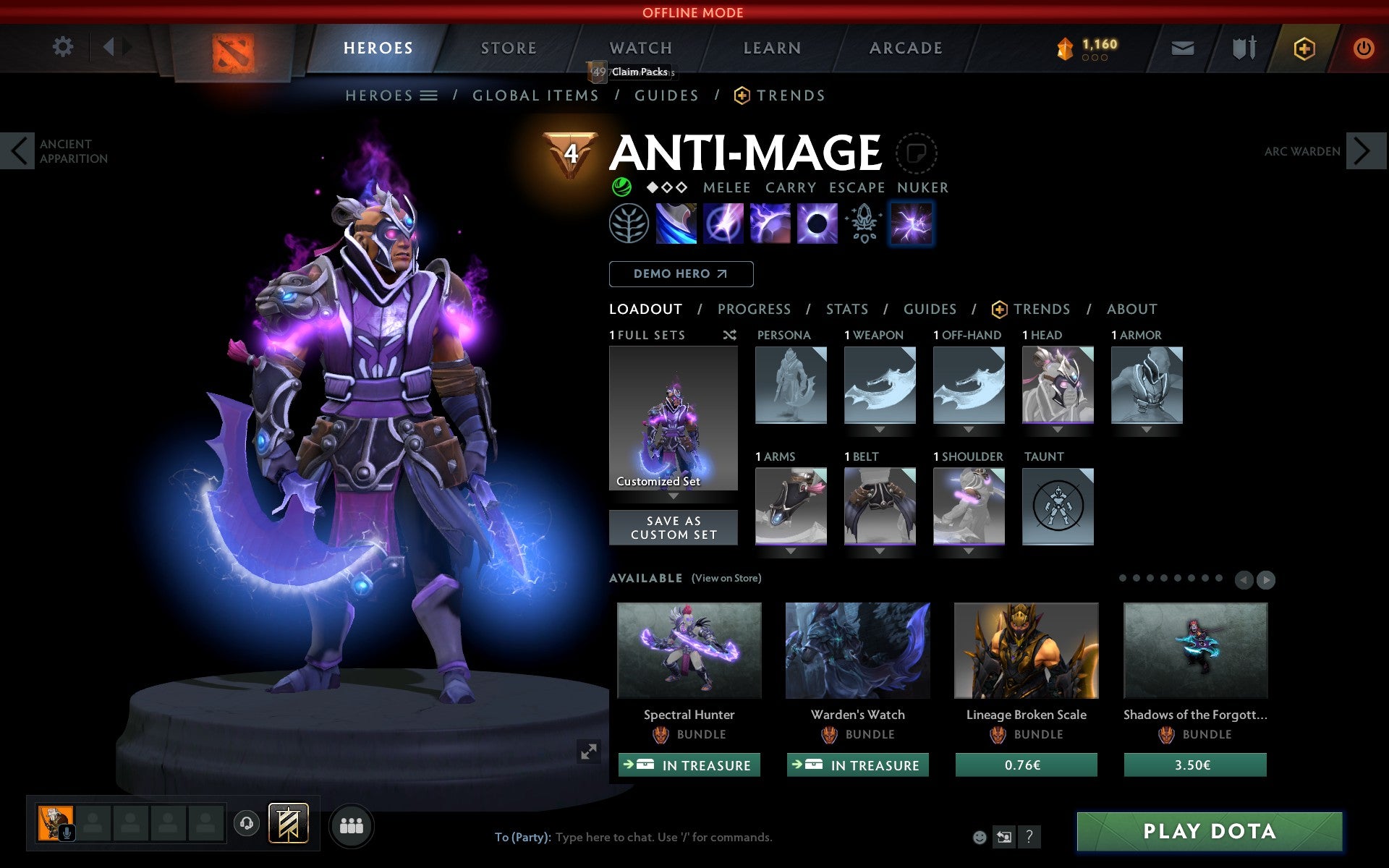Open the mail notifications icon

tap(1182, 48)
